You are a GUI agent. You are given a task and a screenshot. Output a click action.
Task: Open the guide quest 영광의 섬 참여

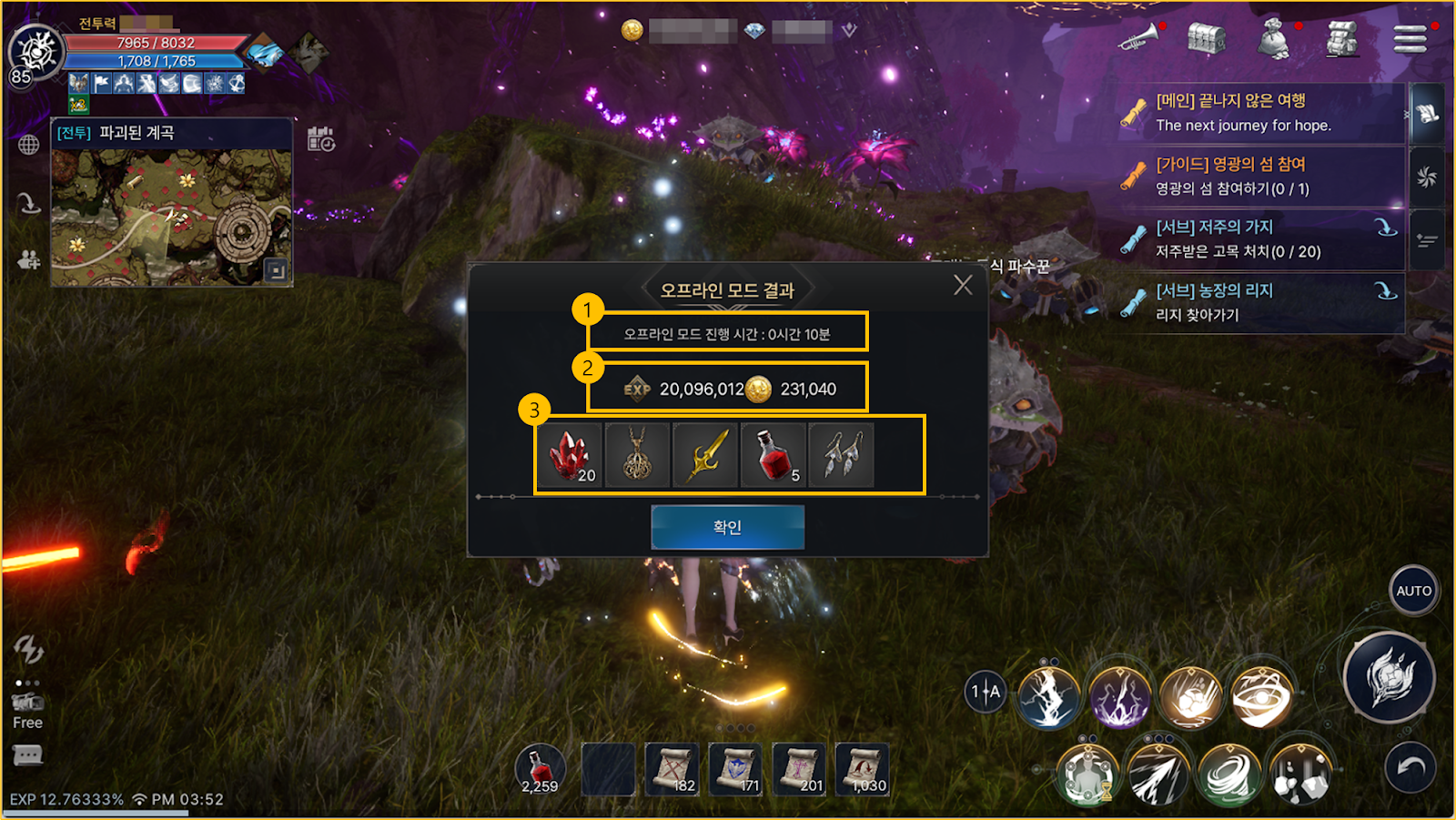(1260, 177)
